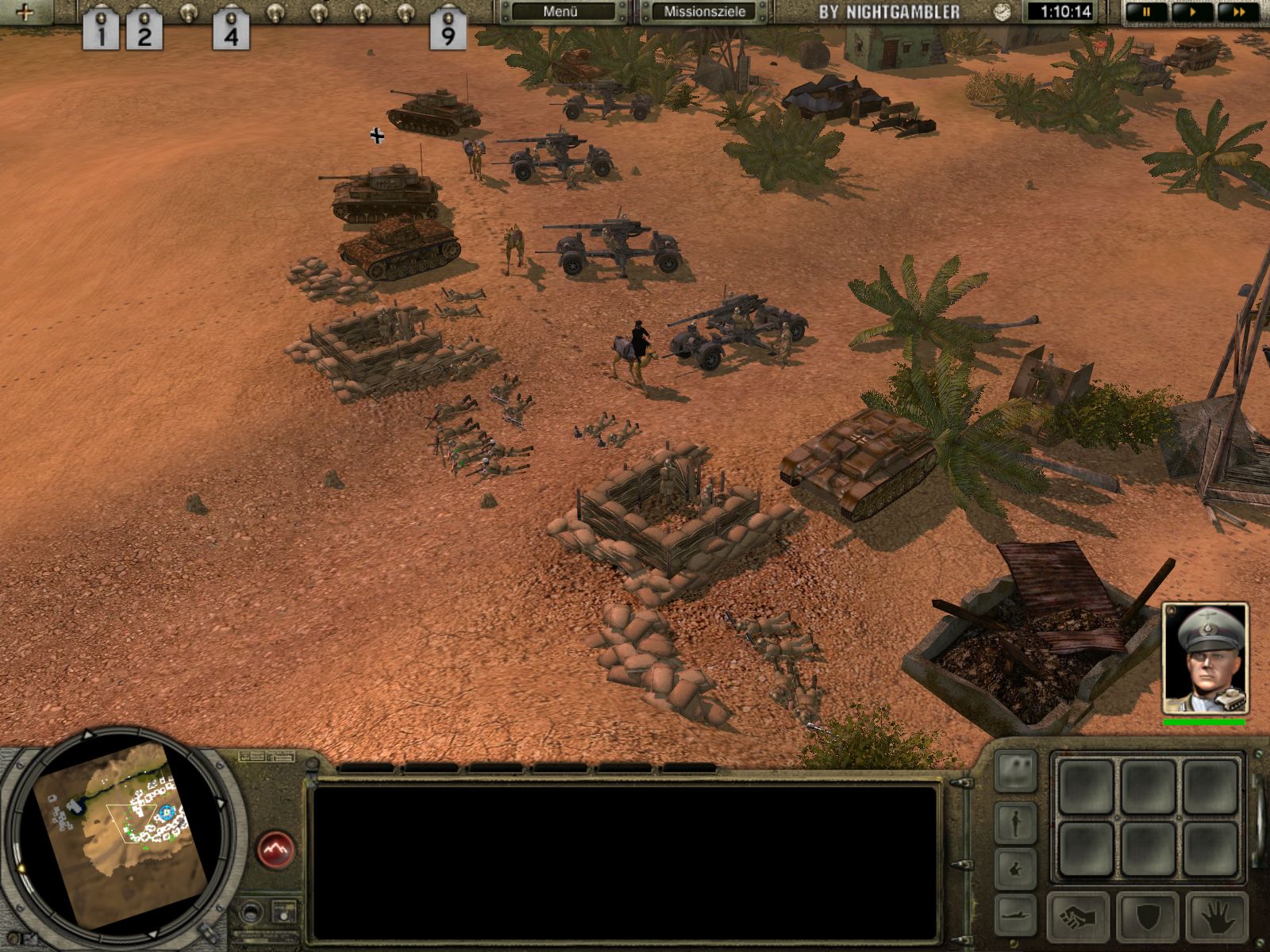The width and height of the screenshot is (1270, 952).
Task: Open the Missionsziele objectives panel
Action: coord(704,12)
